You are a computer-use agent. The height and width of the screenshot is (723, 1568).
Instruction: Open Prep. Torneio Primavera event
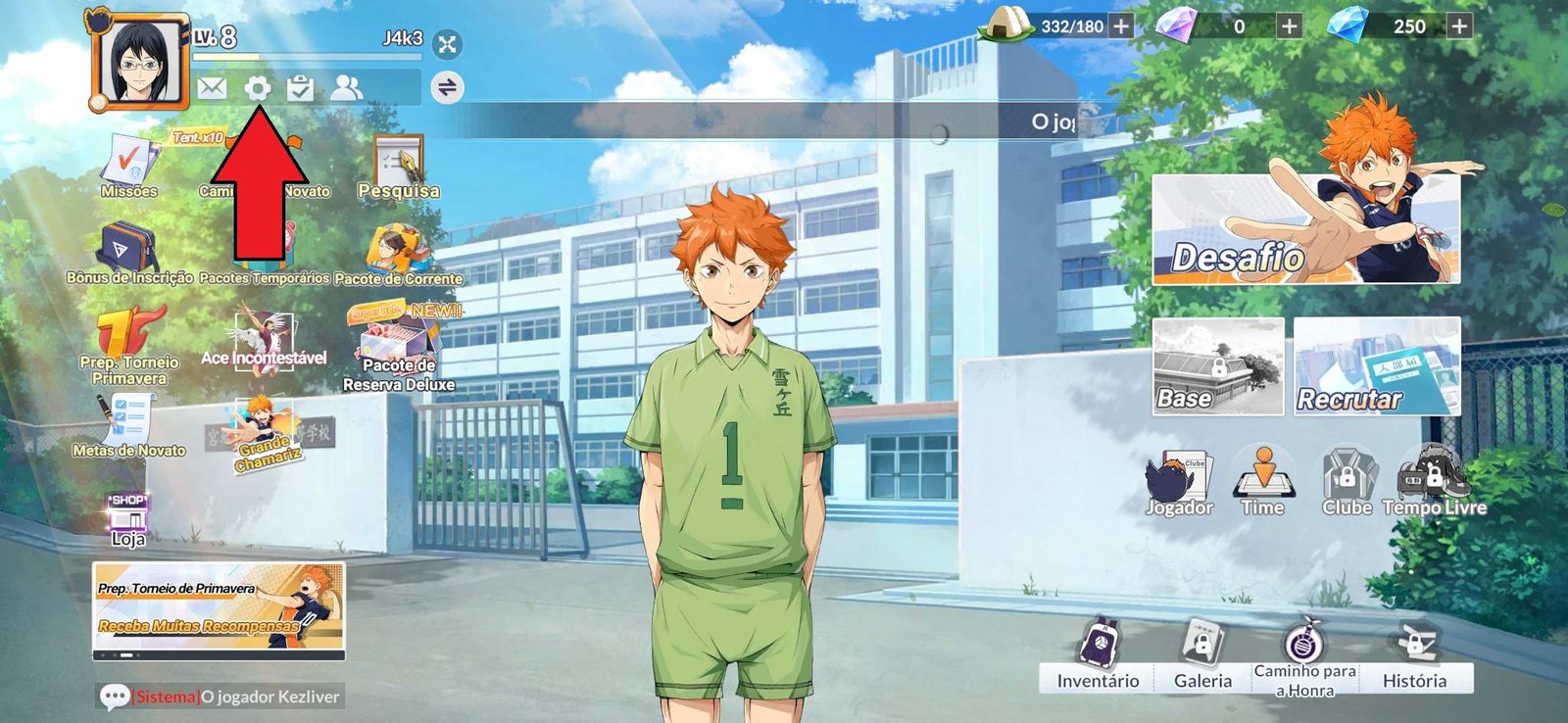pyautogui.click(x=129, y=345)
